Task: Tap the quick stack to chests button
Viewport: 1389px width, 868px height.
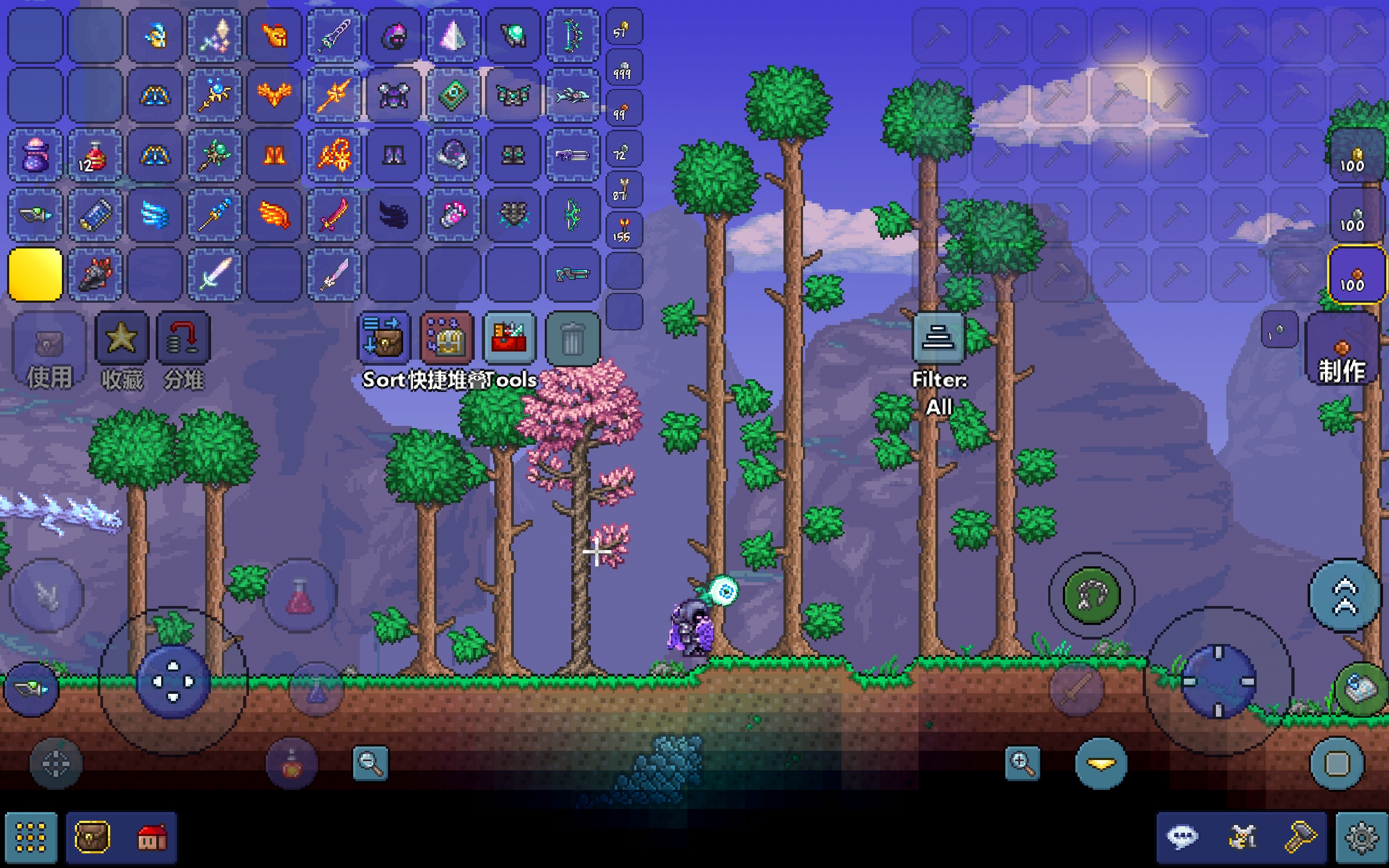Action: click(x=447, y=338)
